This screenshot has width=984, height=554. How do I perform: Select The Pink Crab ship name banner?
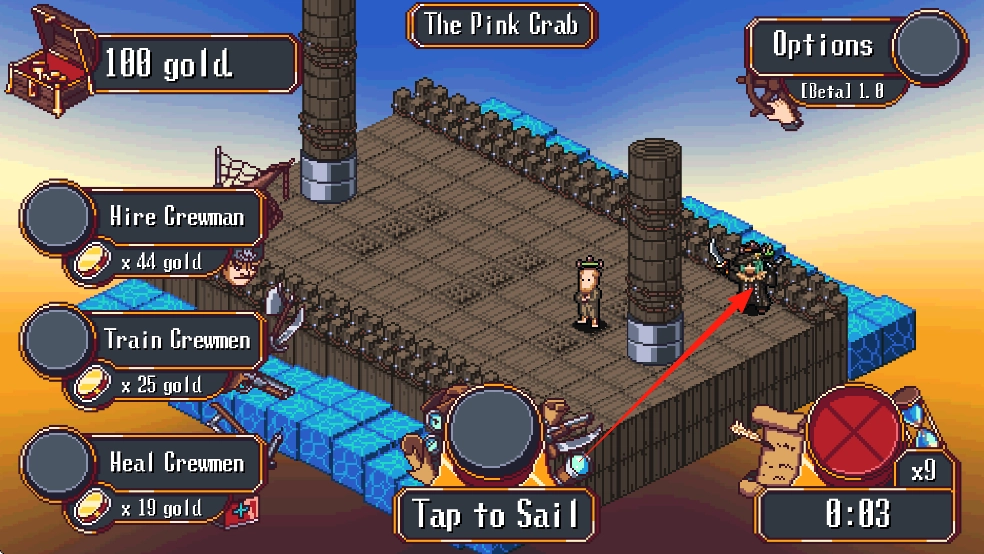point(500,25)
